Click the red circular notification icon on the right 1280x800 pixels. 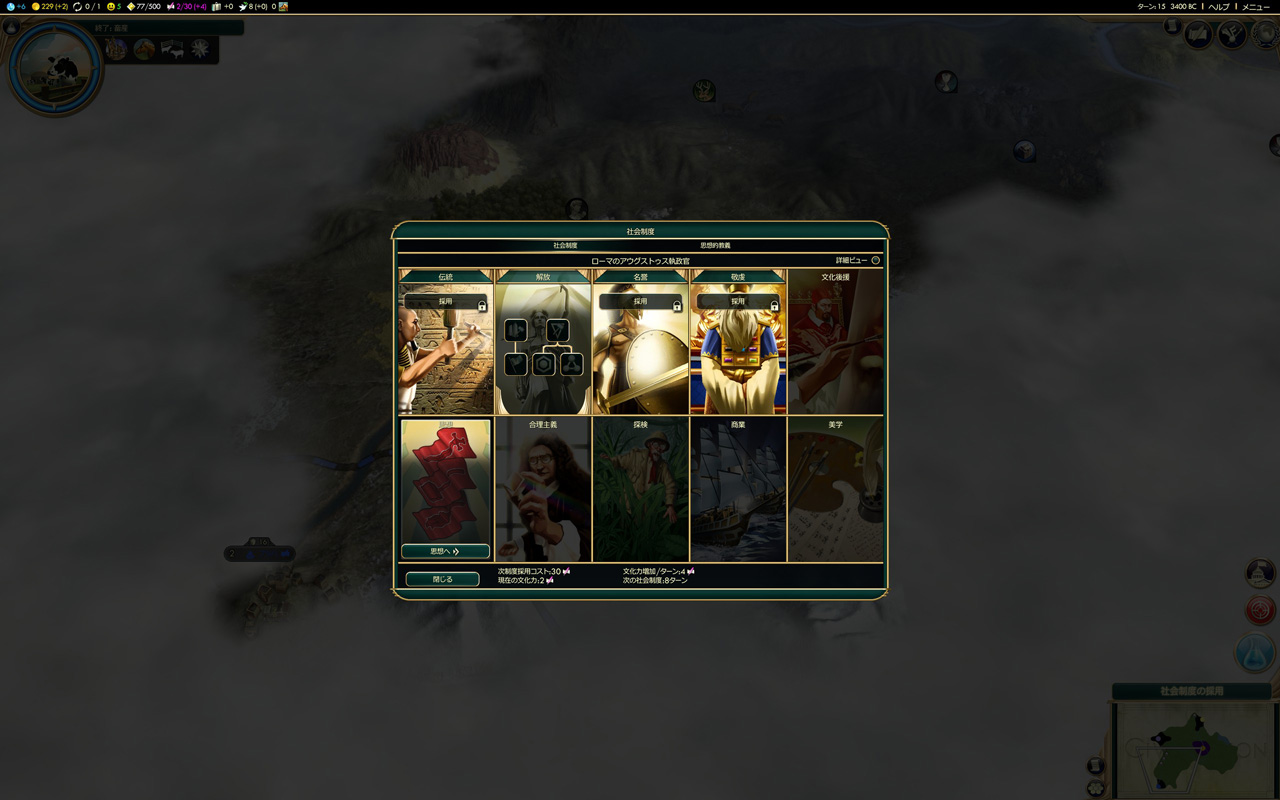1260,610
